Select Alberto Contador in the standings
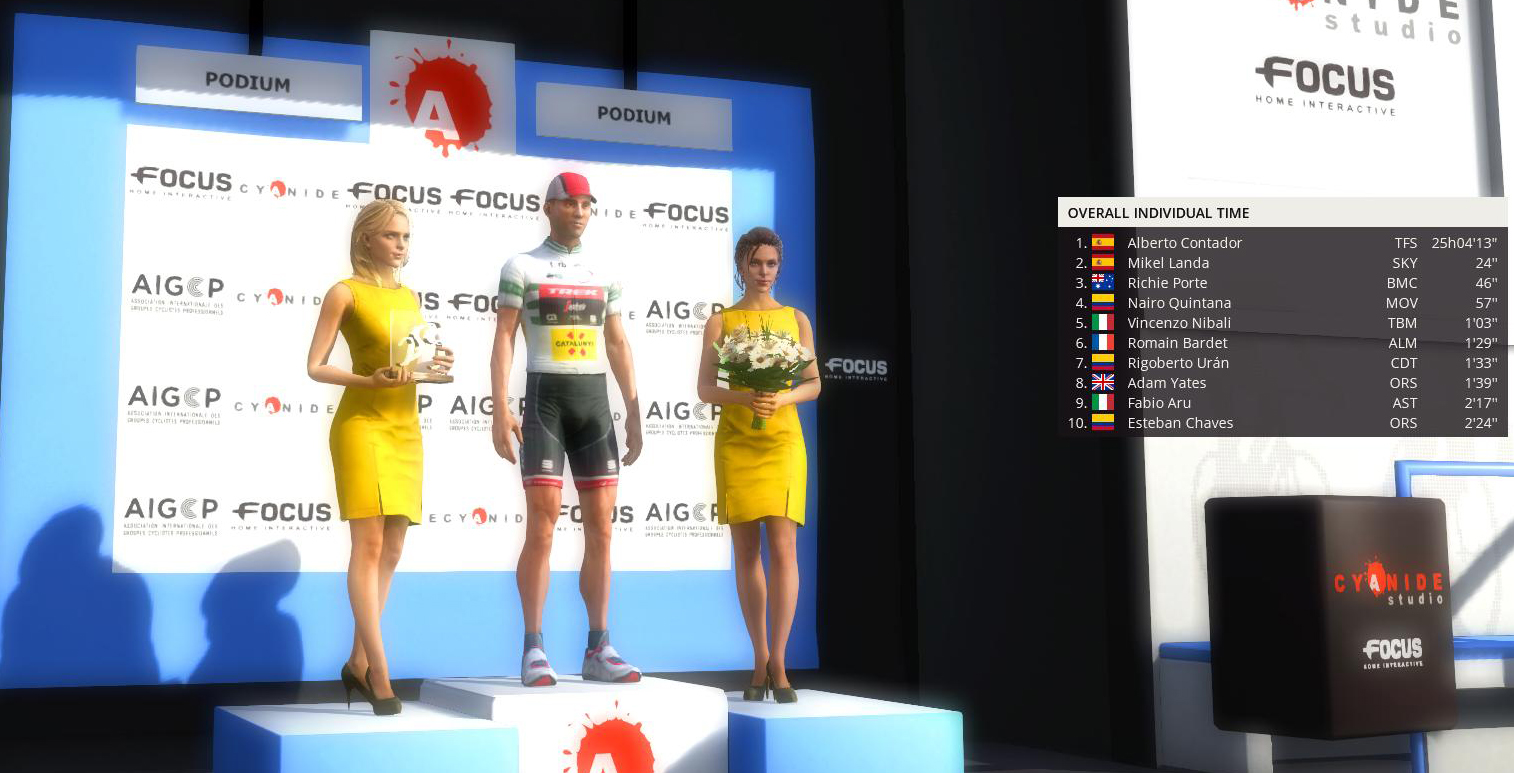Image resolution: width=1514 pixels, height=773 pixels. click(1184, 243)
